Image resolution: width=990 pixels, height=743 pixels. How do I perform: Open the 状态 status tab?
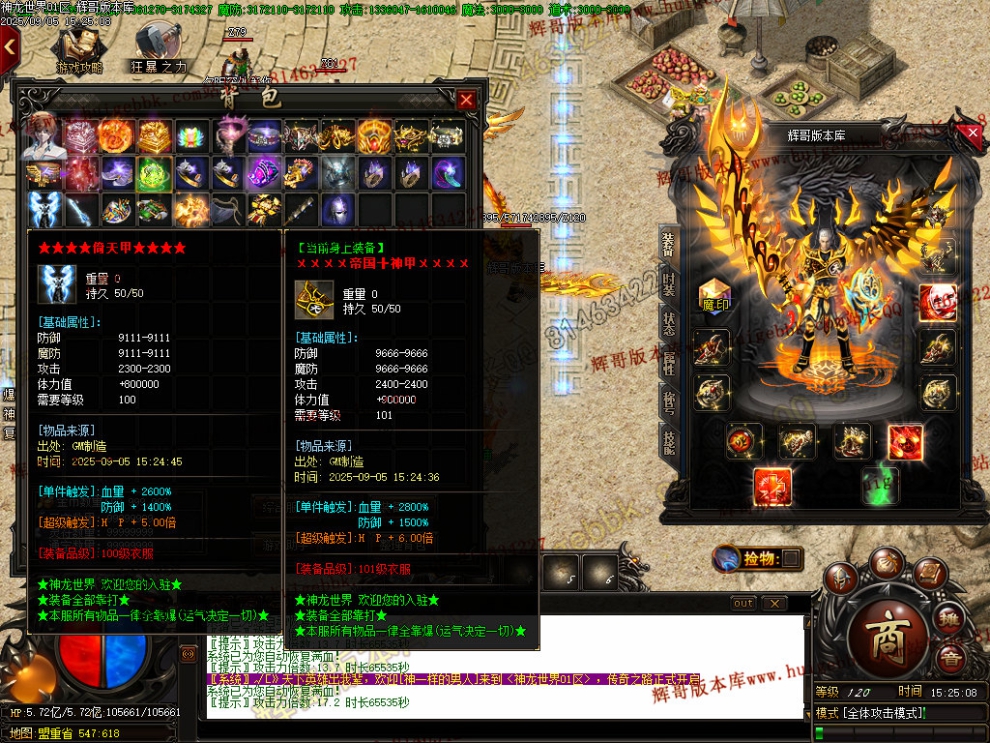tap(668, 323)
